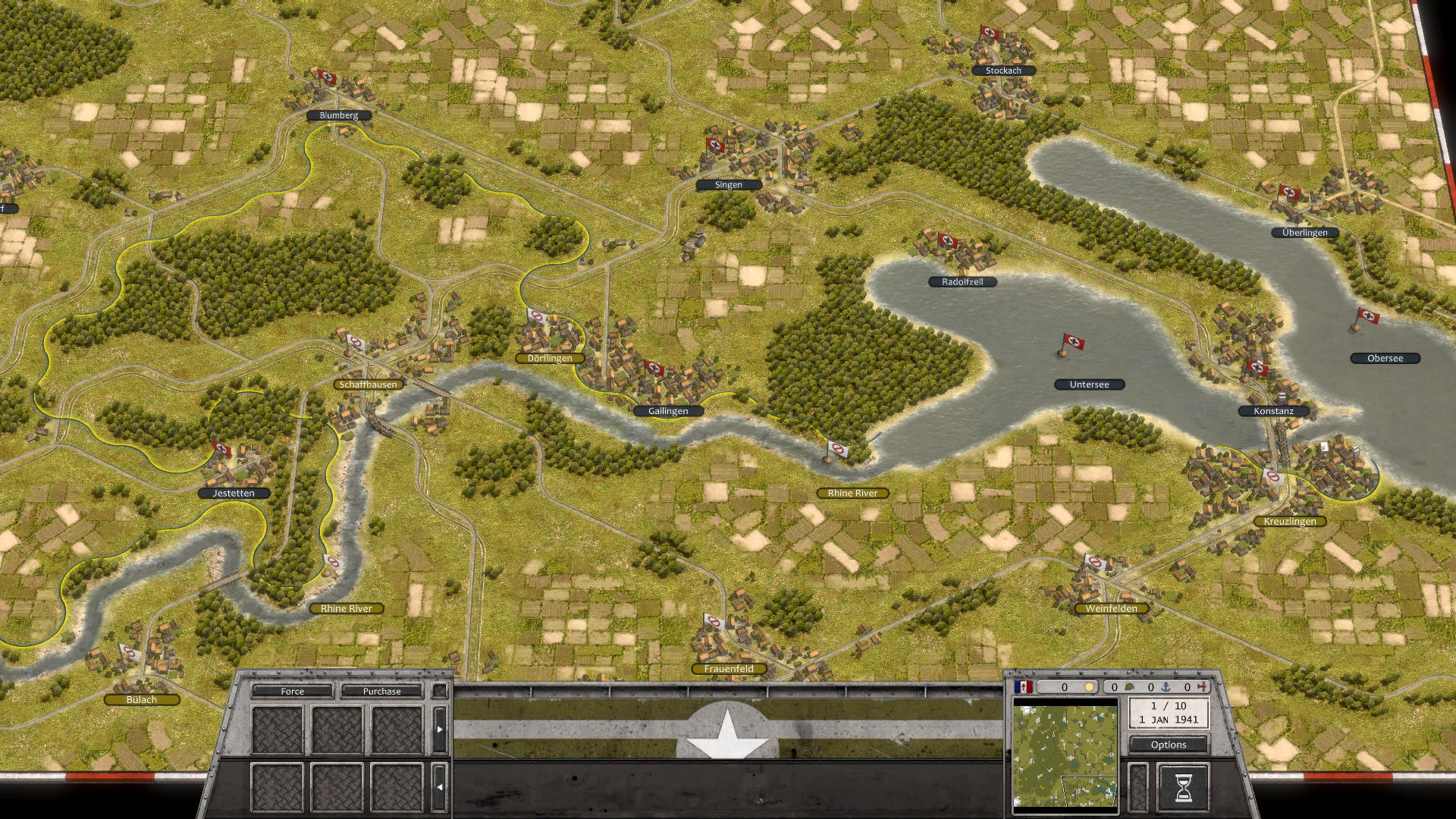Click the minimap in the bottom-right panel
The image size is (1456, 819).
(x=1065, y=757)
